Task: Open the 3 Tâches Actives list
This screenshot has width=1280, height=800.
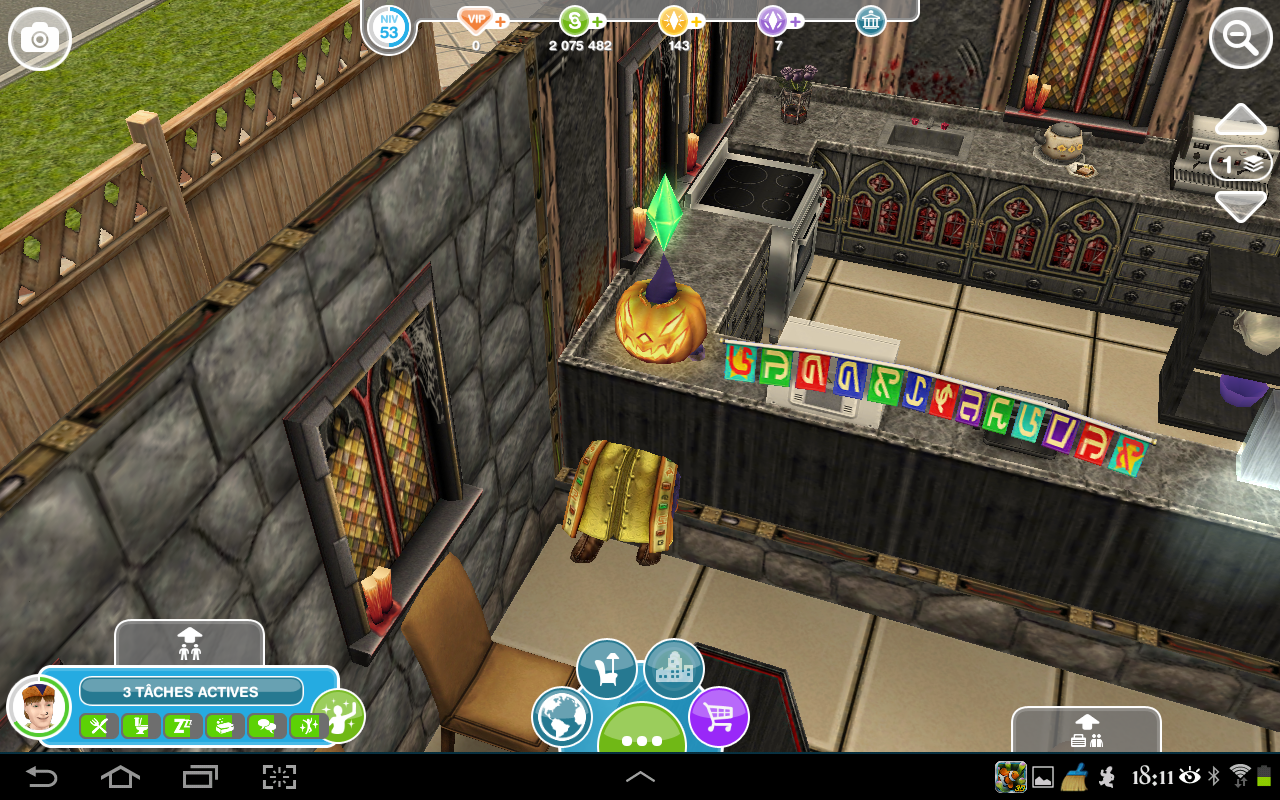Action: click(191, 691)
